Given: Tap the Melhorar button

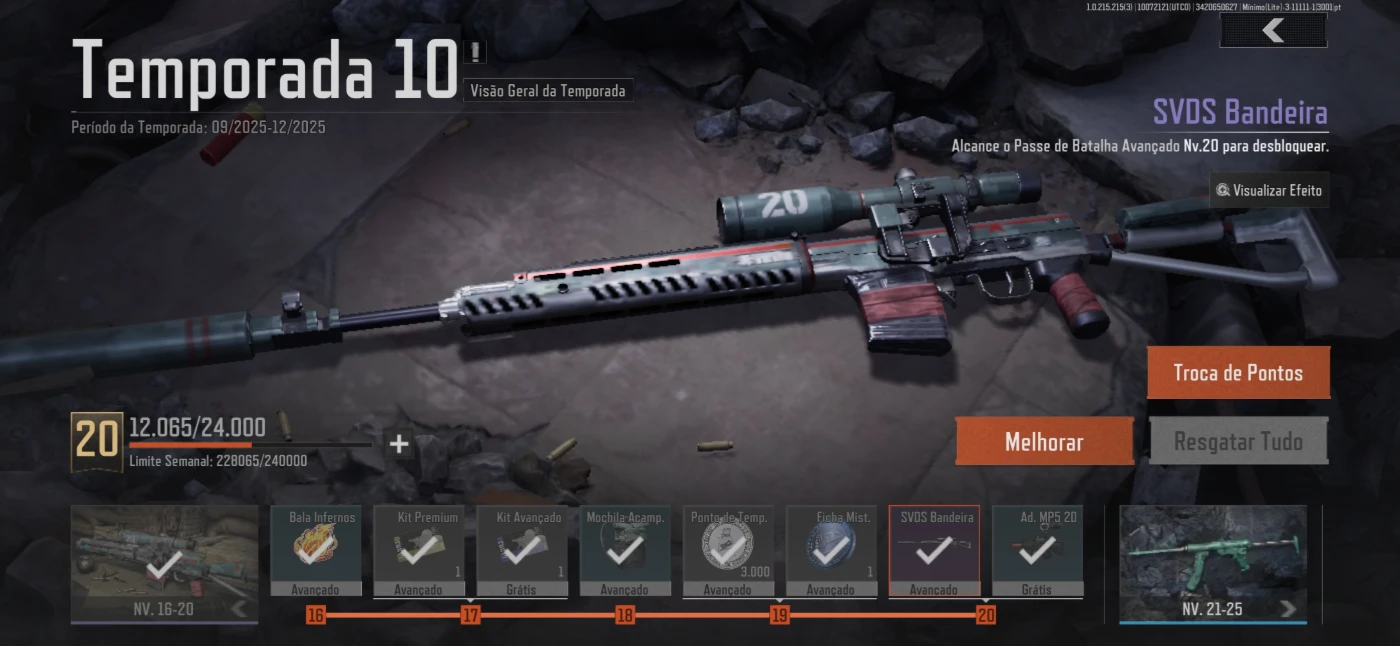Looking at the screenshot, I should pos(1044,441).
